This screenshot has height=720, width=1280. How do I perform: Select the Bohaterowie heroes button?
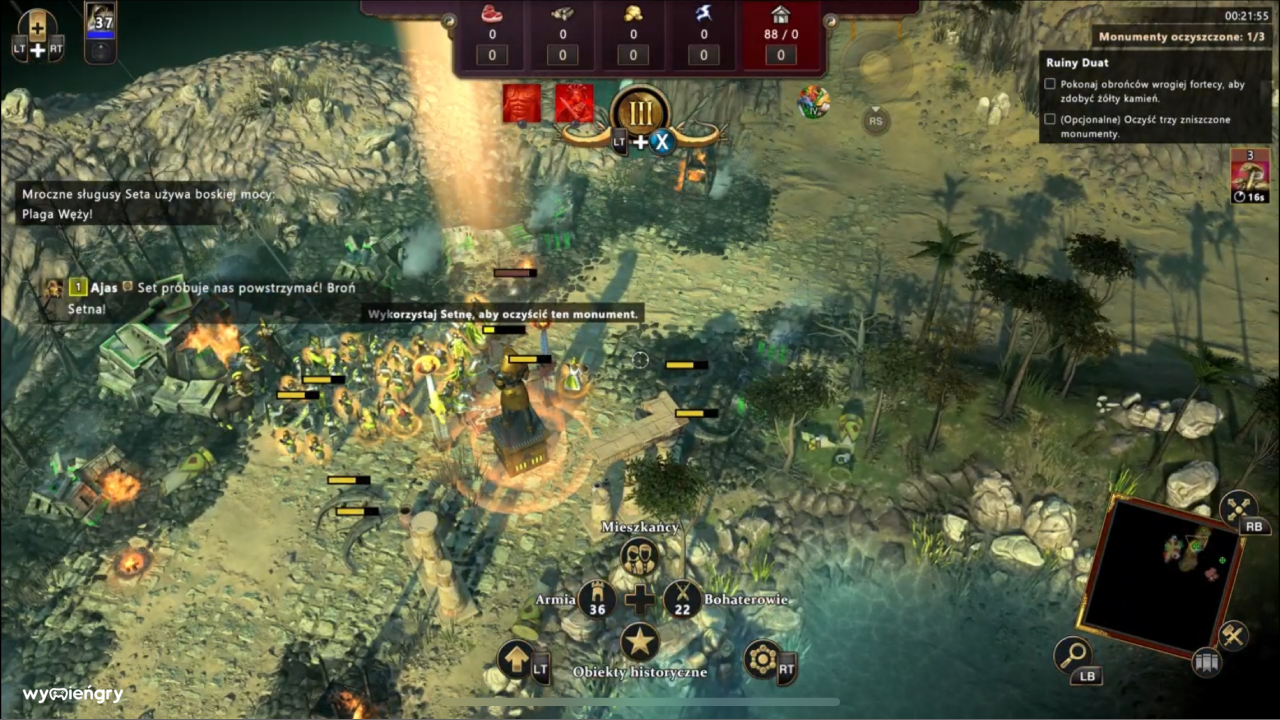pyautogui.click(x=683, y=599)
